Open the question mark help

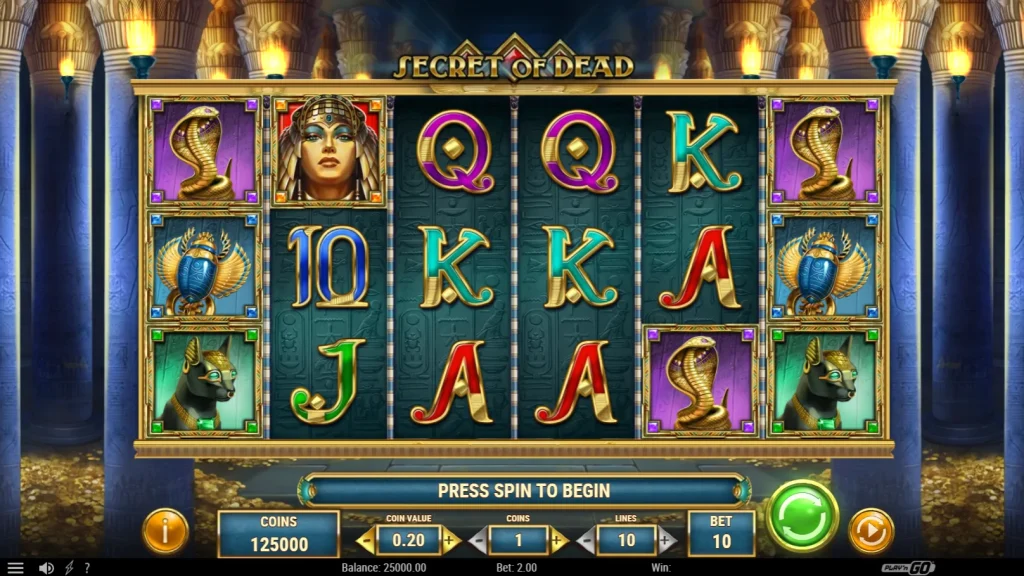pyautogui.click(x=87, y=568)
